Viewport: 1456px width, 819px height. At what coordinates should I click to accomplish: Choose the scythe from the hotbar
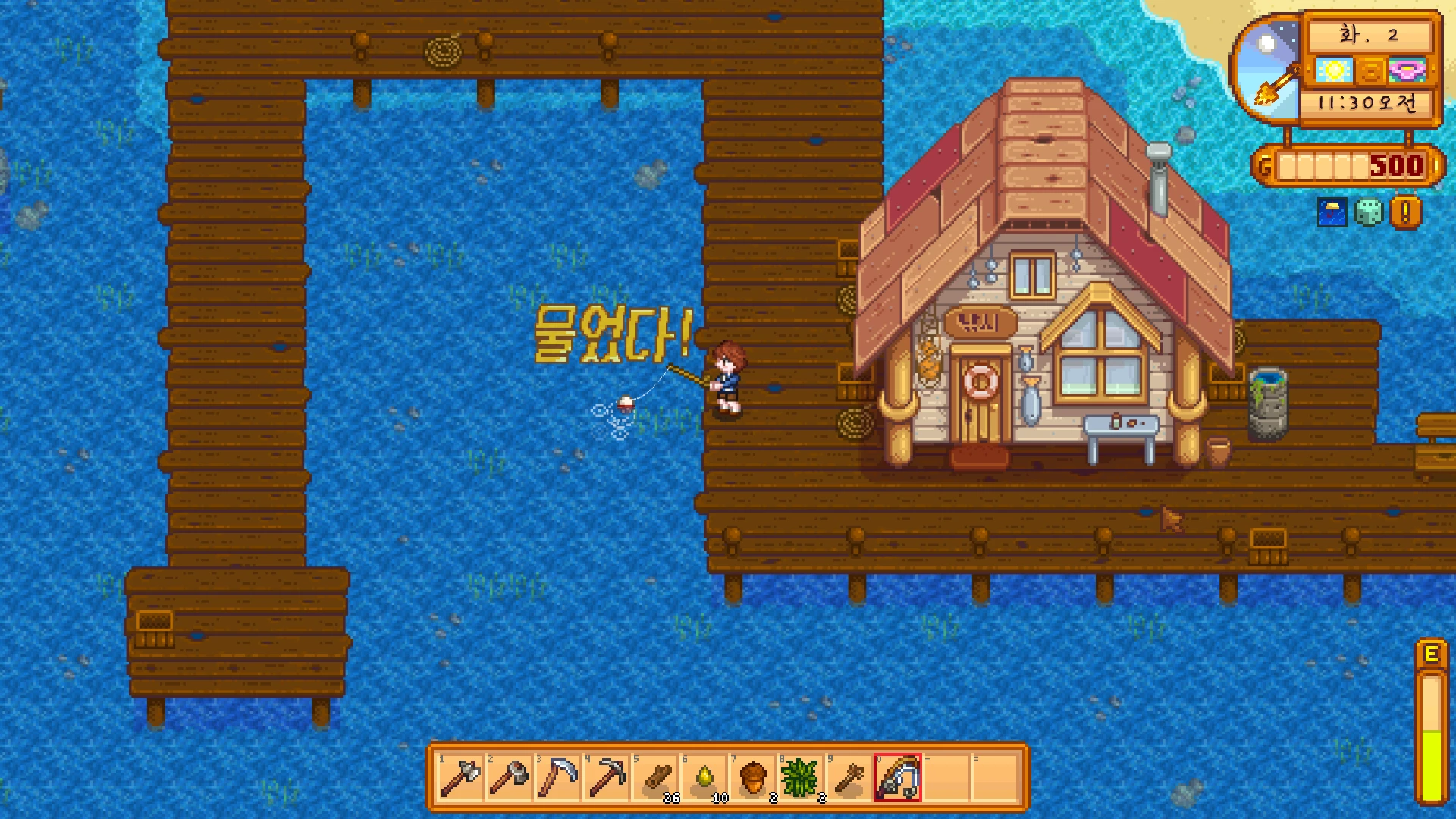point(558,777)
